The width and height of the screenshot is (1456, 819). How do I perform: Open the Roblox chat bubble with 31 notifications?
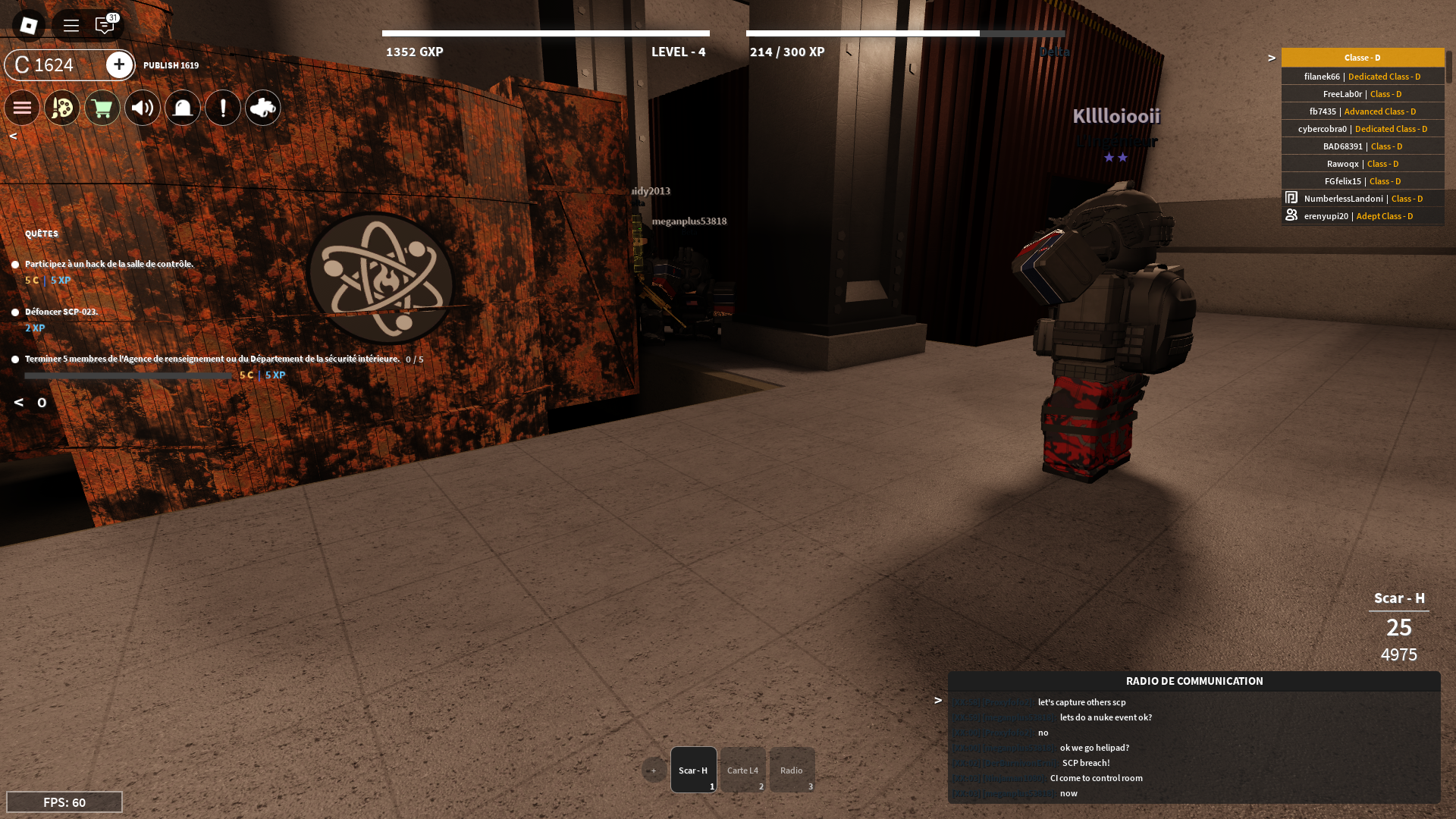pos(104,24)
